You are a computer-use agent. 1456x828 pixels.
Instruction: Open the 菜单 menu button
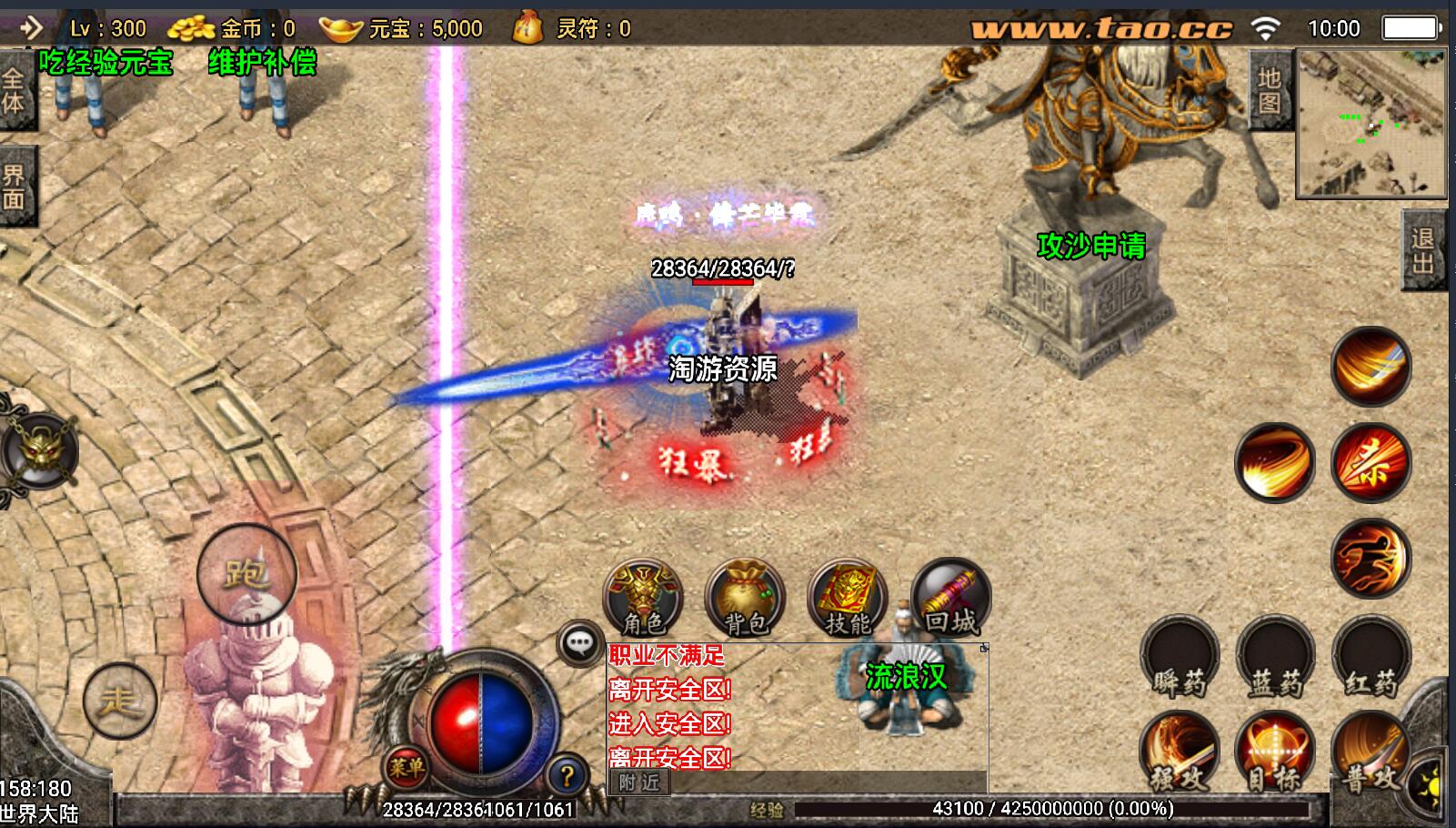pos(406,767)
